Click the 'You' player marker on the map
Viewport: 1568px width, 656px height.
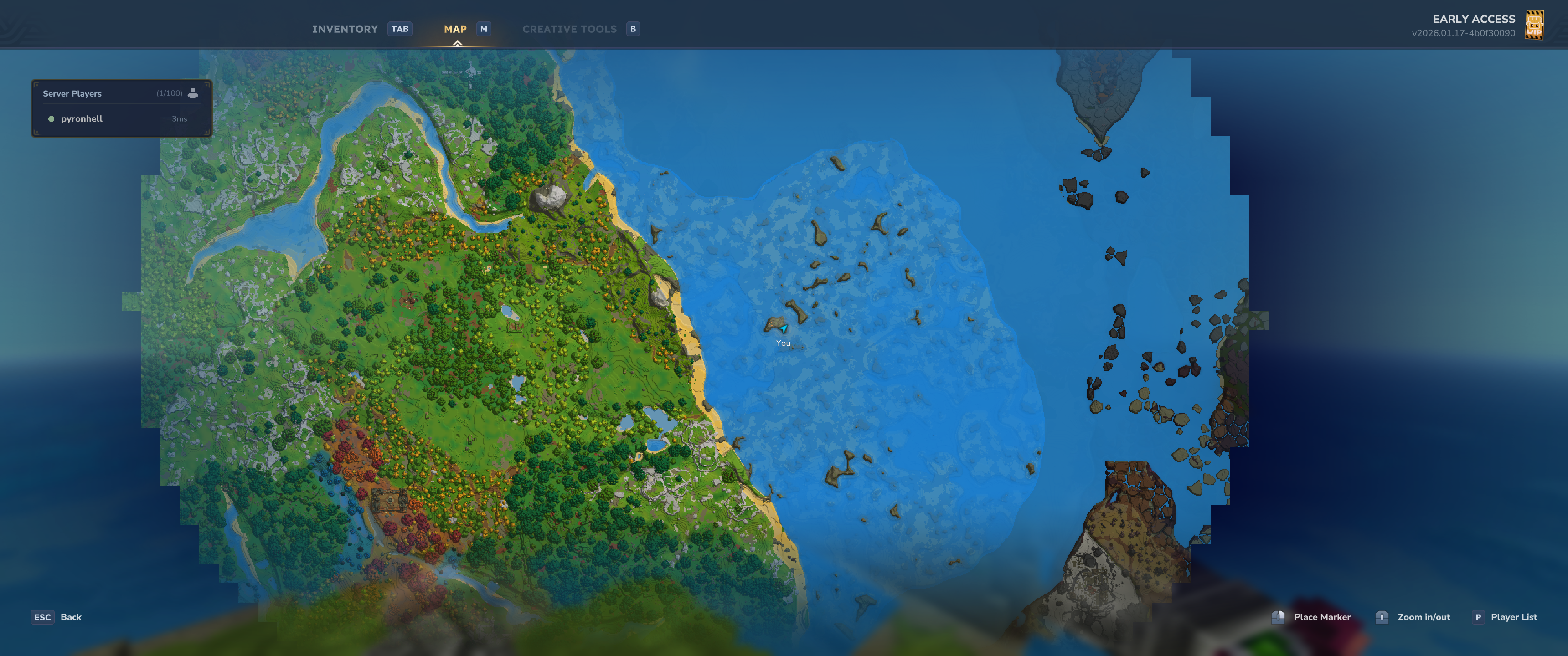[784, 328]
